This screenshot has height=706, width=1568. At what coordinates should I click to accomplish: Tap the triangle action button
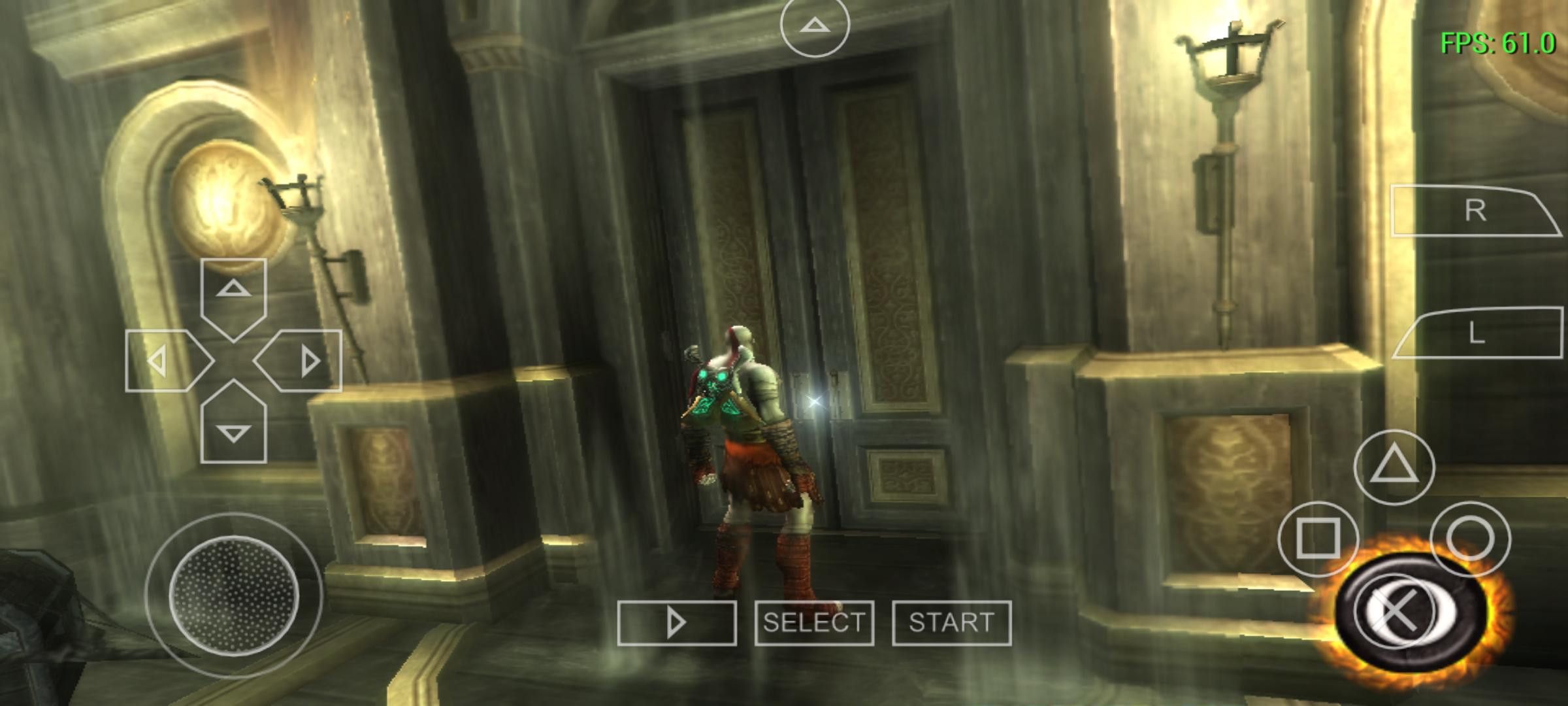pos(1394,467)
